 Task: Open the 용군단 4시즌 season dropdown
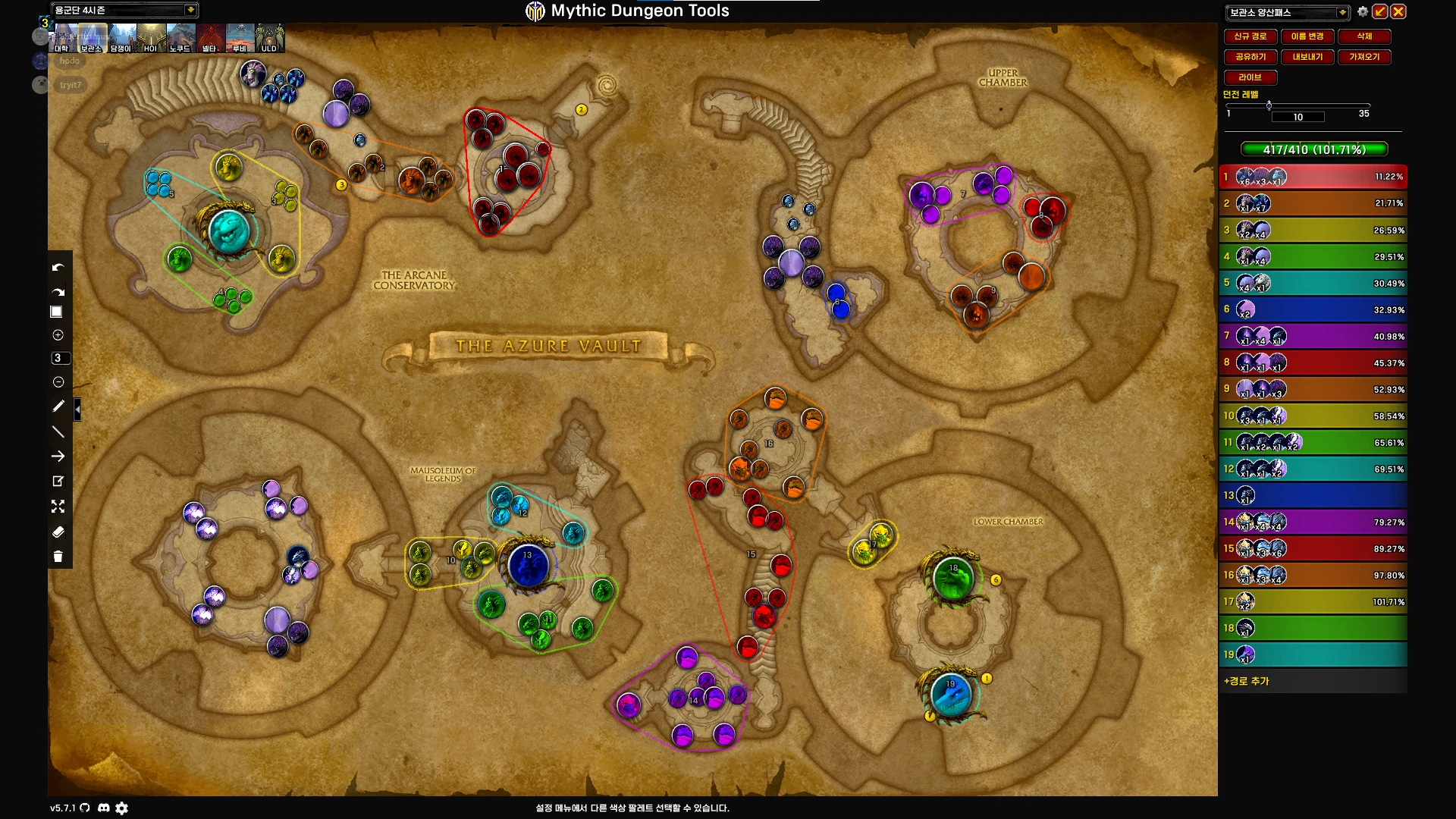tap(190, 10)
